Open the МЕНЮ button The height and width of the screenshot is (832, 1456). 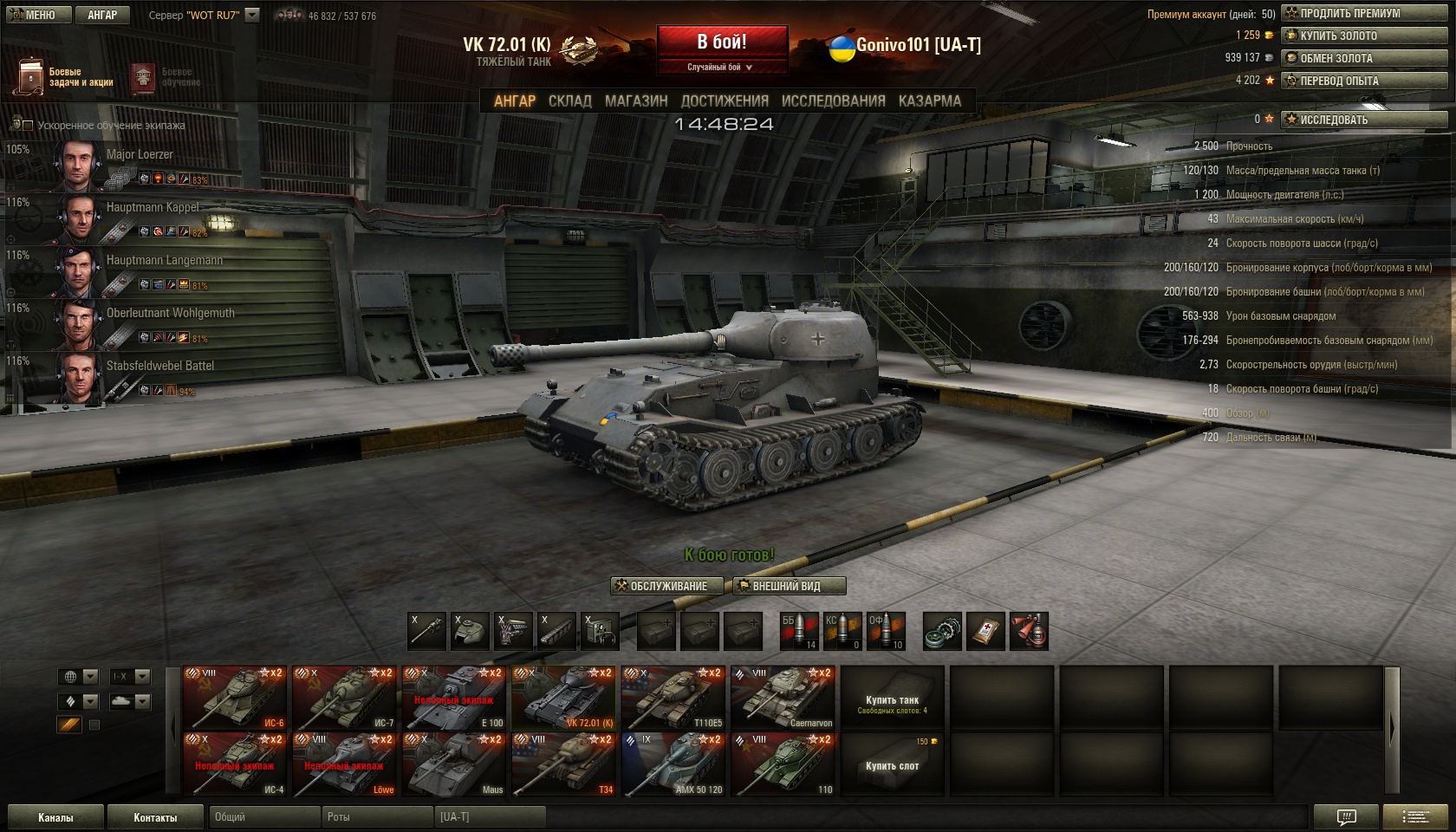(34, 15)
